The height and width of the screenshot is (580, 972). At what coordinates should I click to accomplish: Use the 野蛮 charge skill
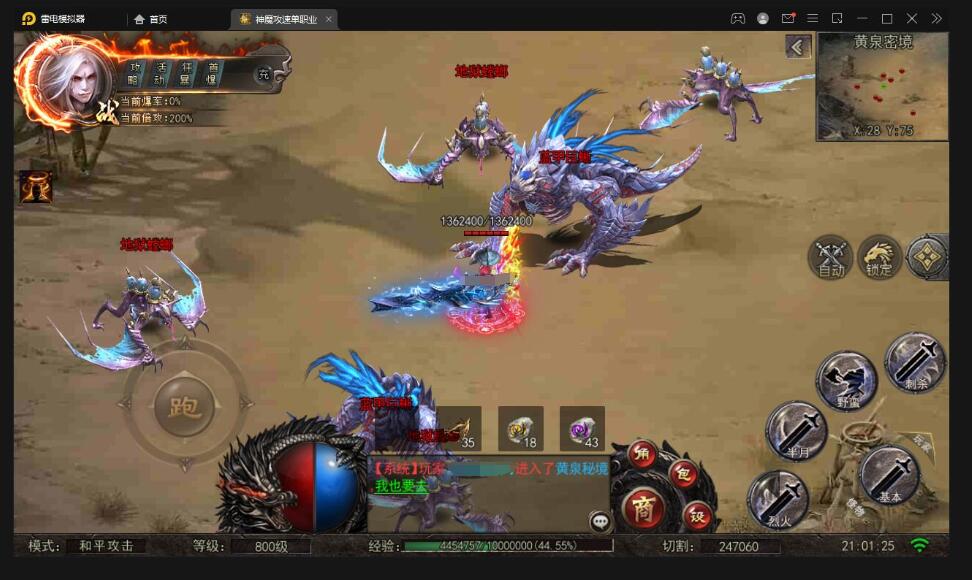pyautogui.click(x=846, y=381)
